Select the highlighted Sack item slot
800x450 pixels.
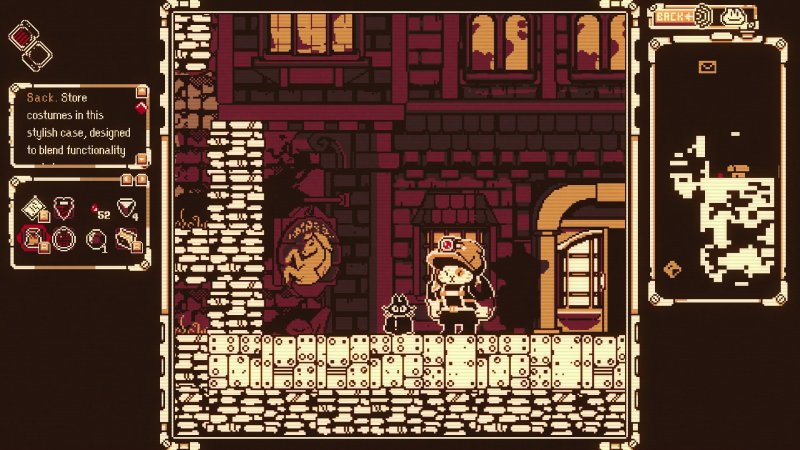(x=34, y=239)
